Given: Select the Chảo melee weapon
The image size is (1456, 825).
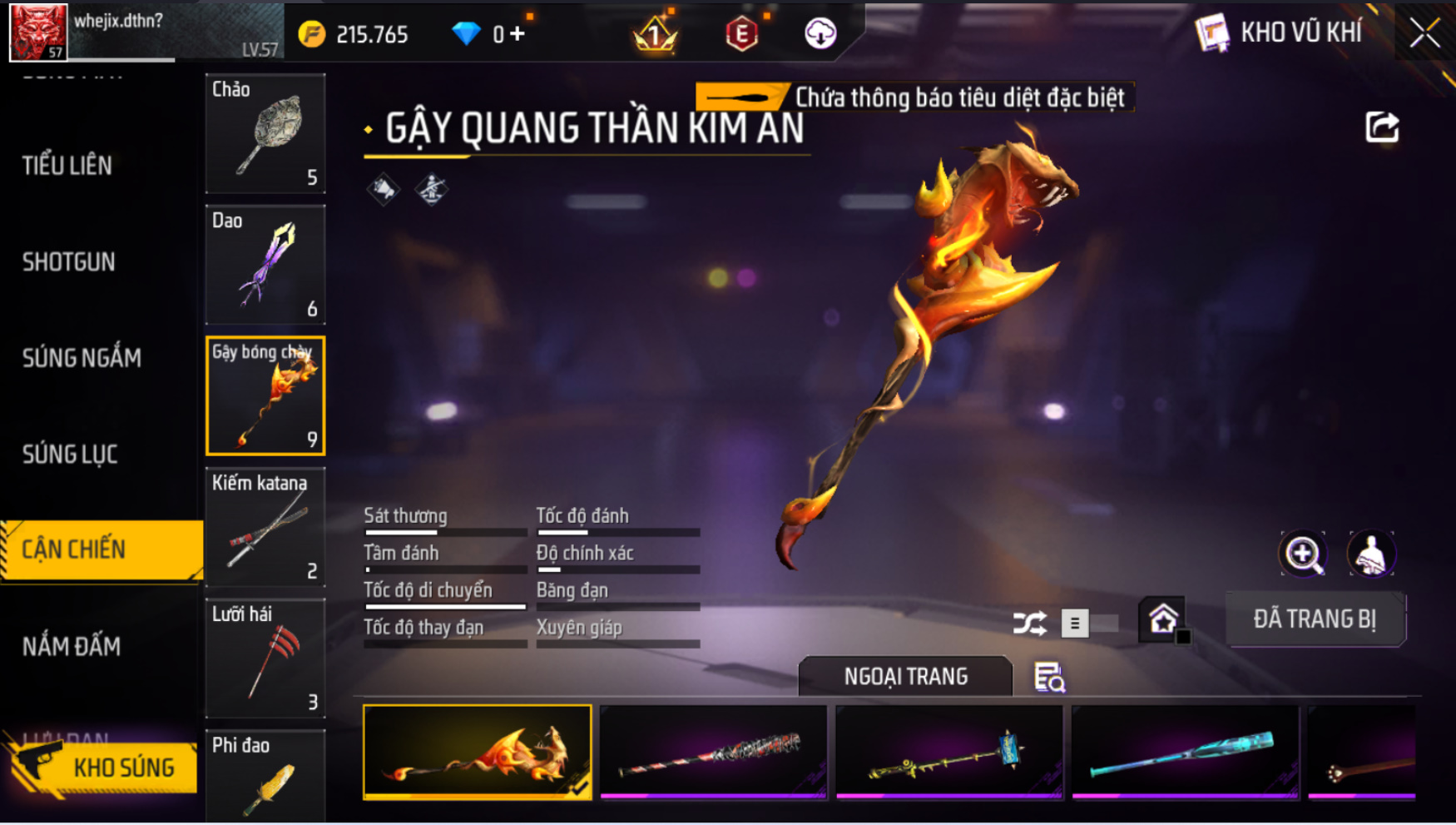Looking at the screenshot, I should [x=265, y=133].
